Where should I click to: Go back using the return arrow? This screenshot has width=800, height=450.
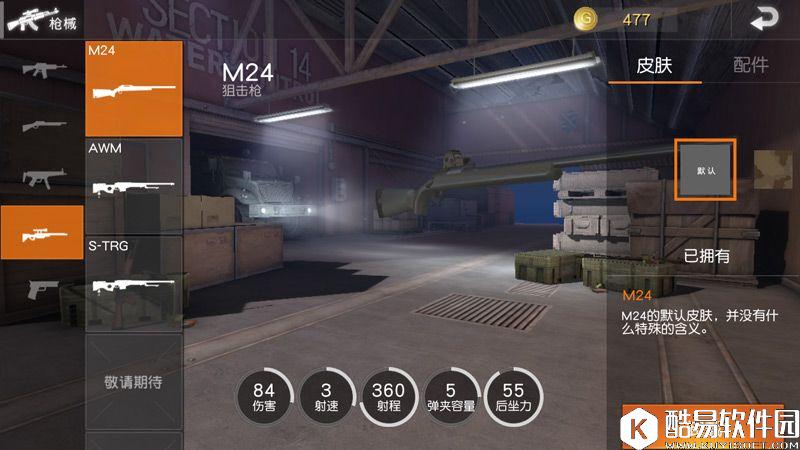click(765, 18)
